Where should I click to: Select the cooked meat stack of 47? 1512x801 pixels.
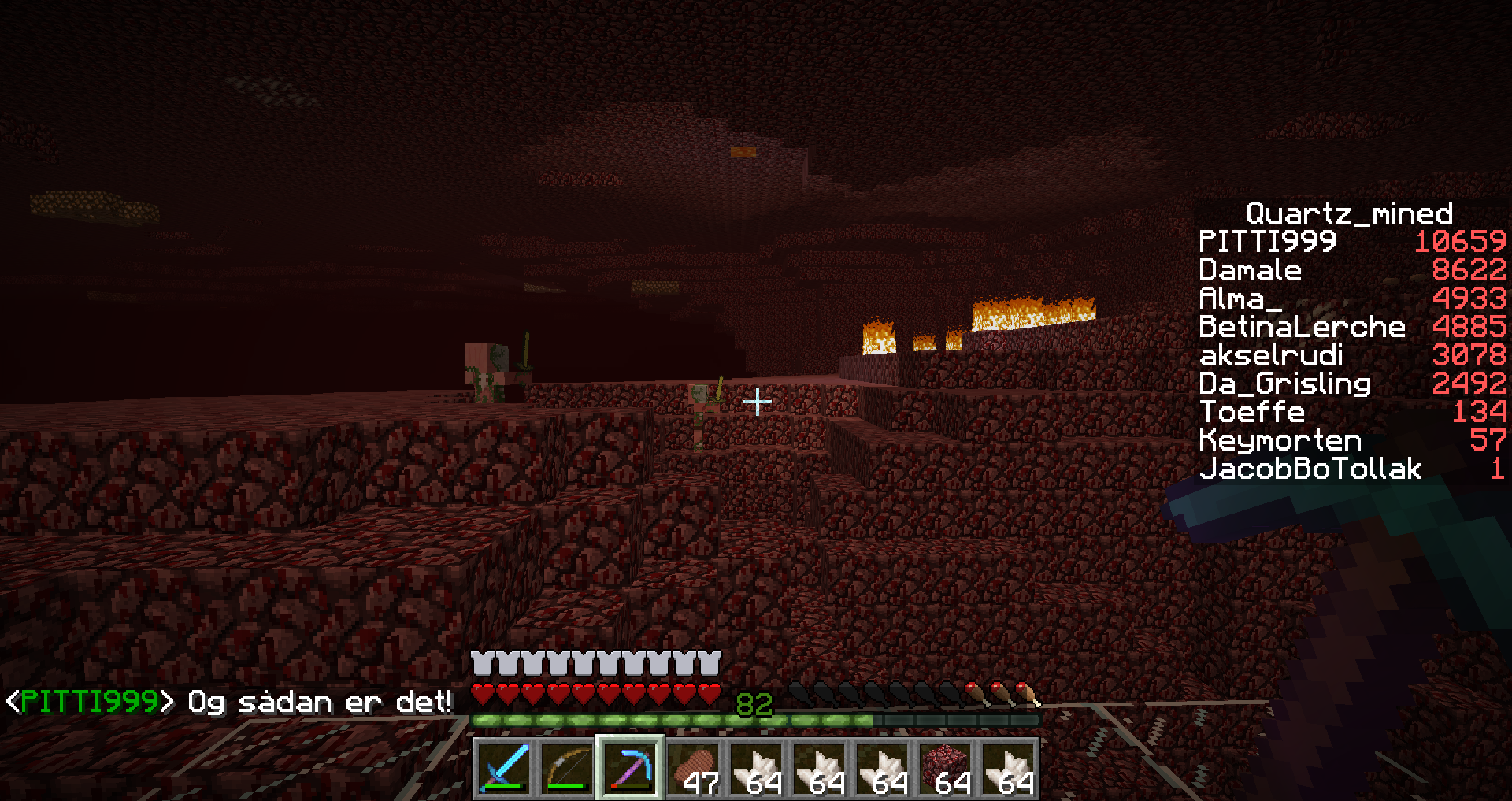coord(693,768)
